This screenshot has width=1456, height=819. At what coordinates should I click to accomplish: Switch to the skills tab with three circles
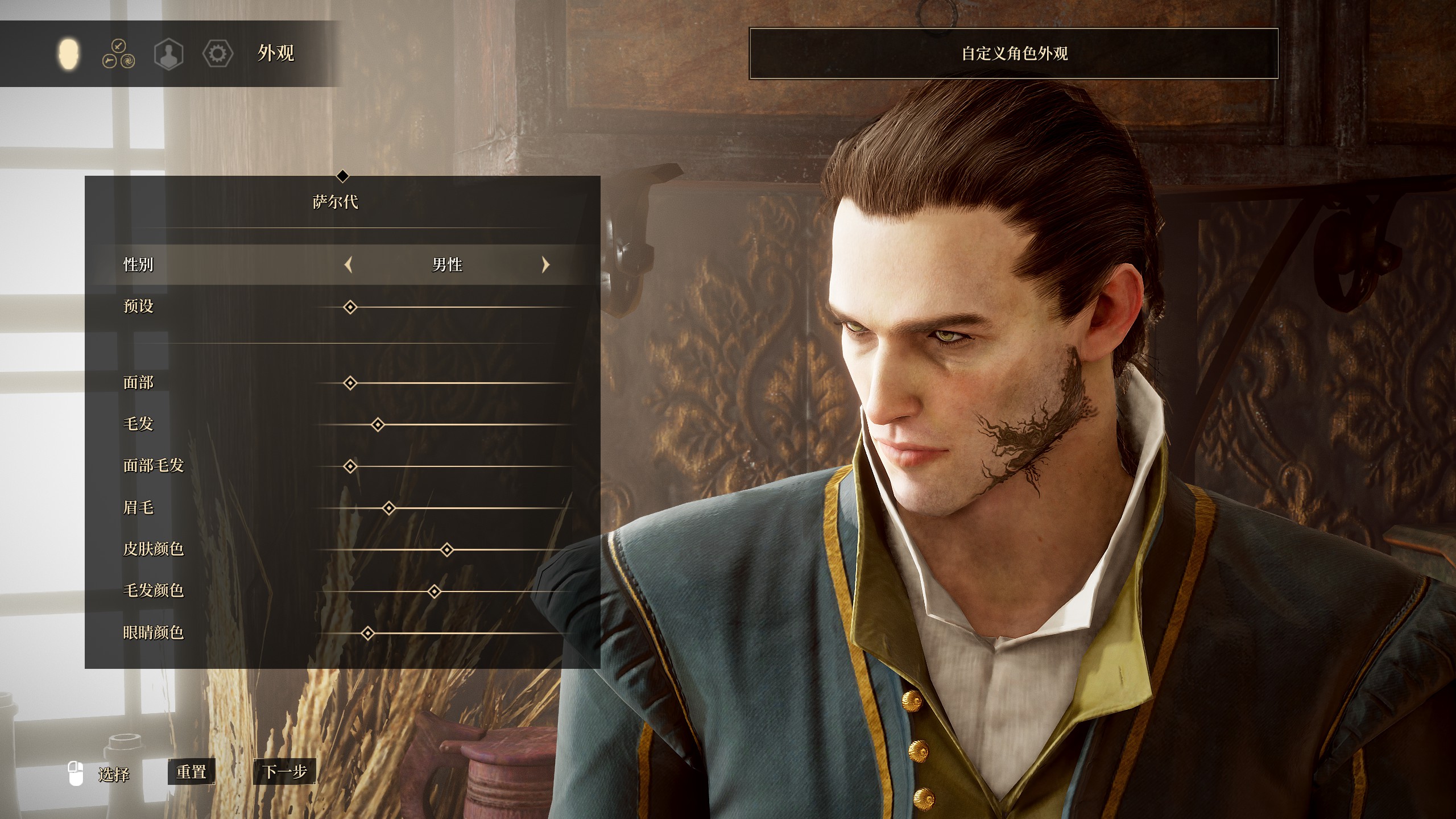(x=118, y=54)
